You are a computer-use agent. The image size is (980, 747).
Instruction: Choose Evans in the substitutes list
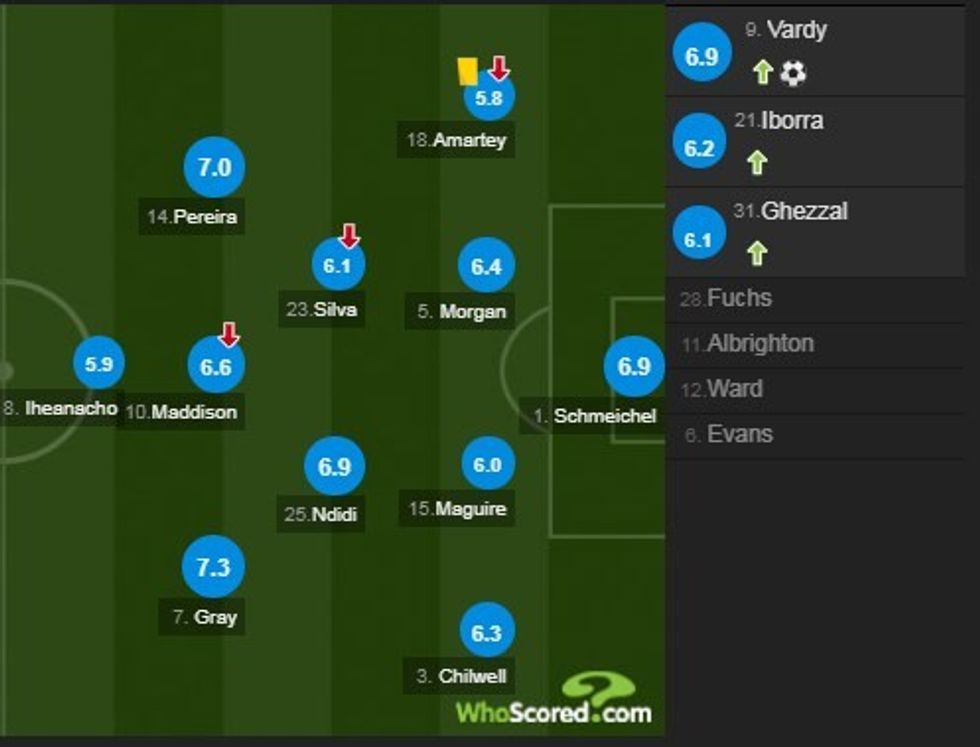(739, 434)
